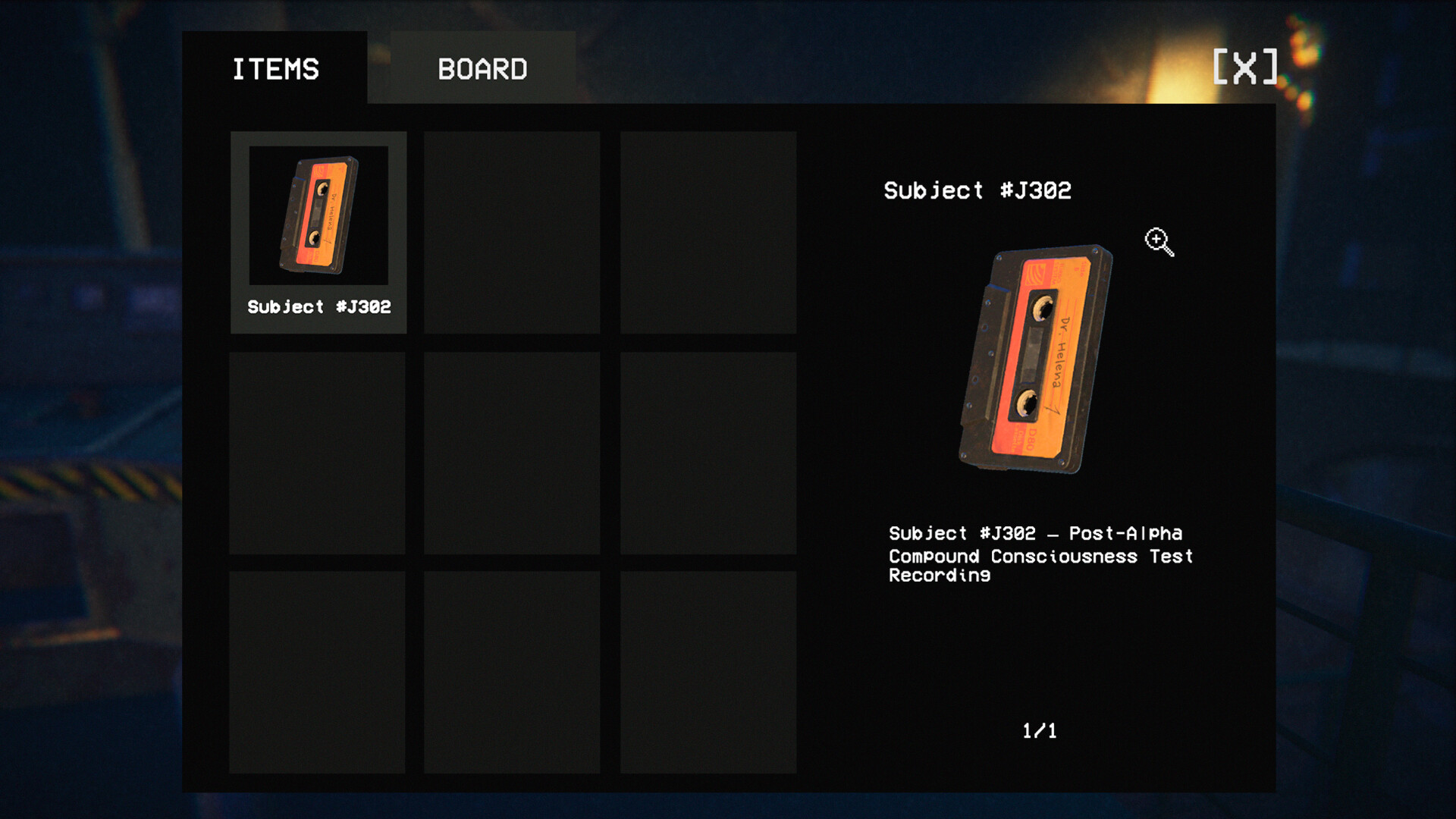This screenshot has height=819, width=1456.
Task: Click the Subject #J302 title text
Action: pyautogui.click(x=976, y=191)
